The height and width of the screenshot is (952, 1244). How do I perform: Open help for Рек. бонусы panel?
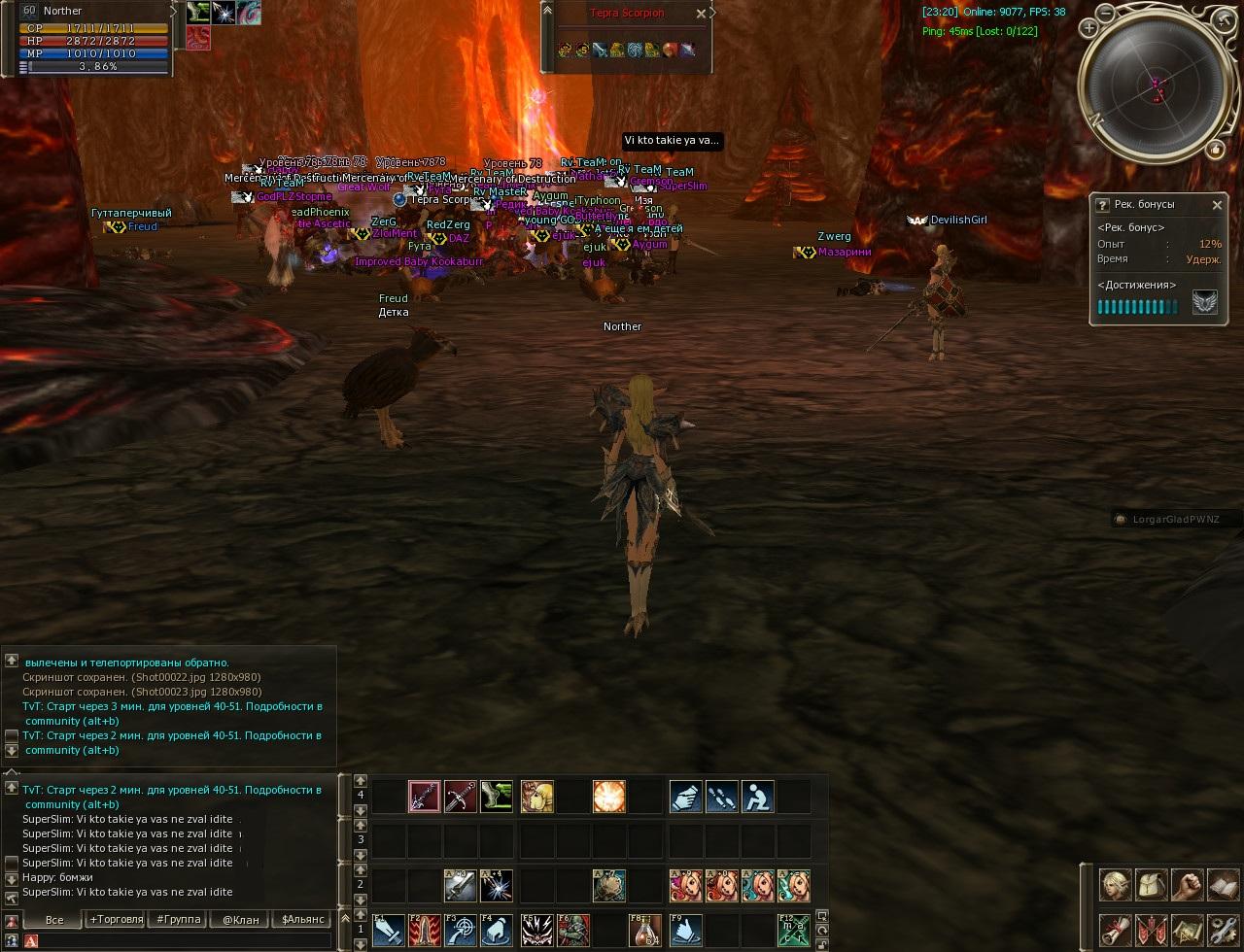[x=1102, y=205]
